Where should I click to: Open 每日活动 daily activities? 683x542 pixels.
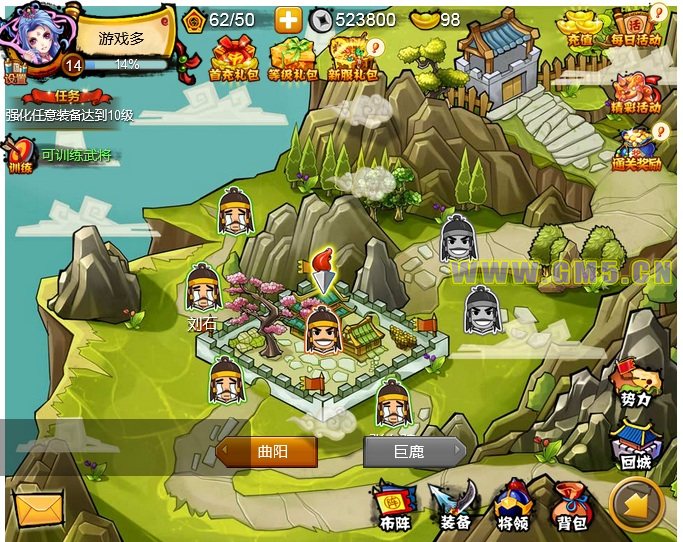636,27
